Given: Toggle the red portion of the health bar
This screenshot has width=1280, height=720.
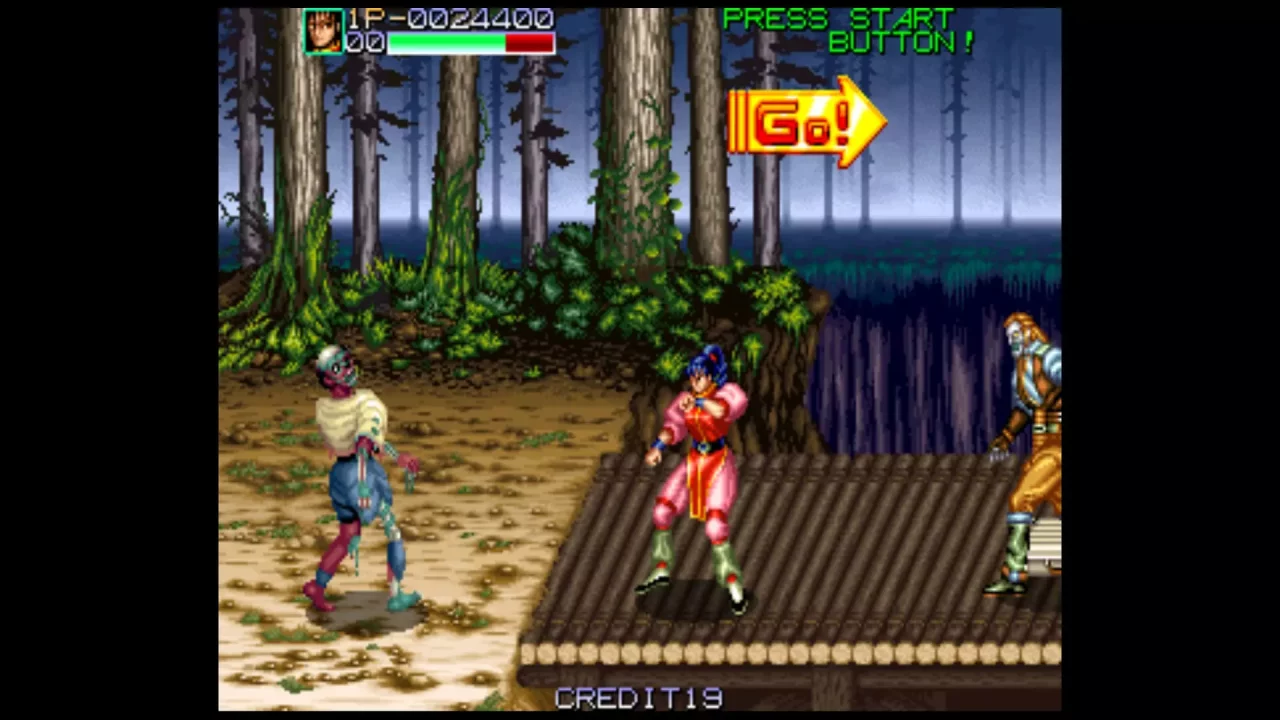Looking at the screenshot, I should point(530,42).
